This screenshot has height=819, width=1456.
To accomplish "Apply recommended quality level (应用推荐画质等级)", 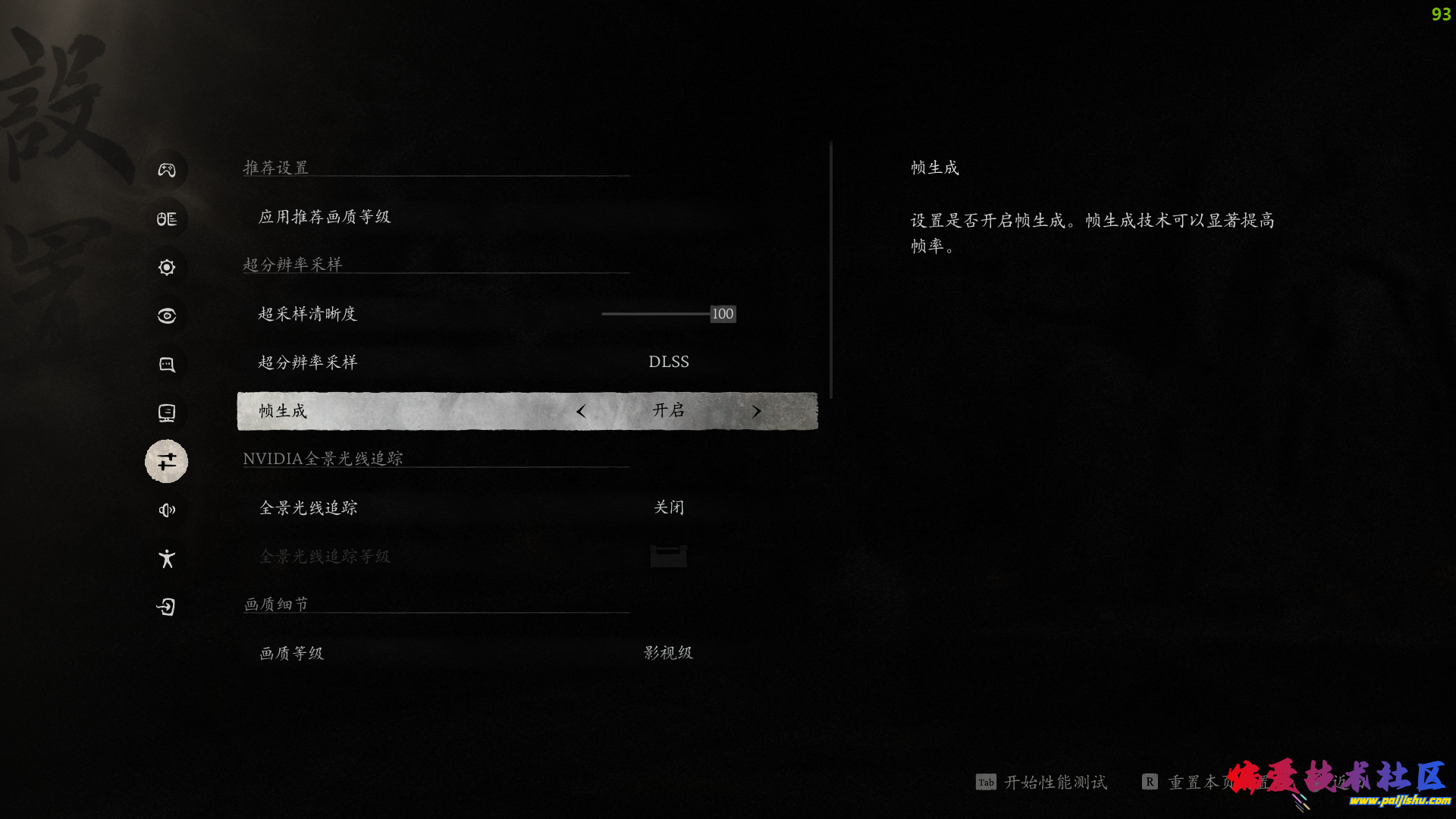I will click(x=325, y=217).
